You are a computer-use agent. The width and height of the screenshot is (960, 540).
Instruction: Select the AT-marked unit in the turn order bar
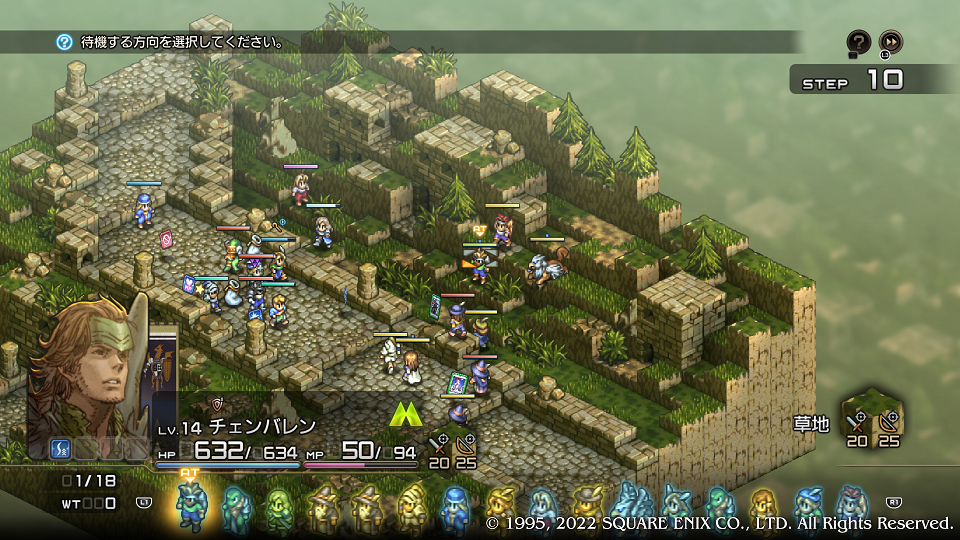point(190,505)
